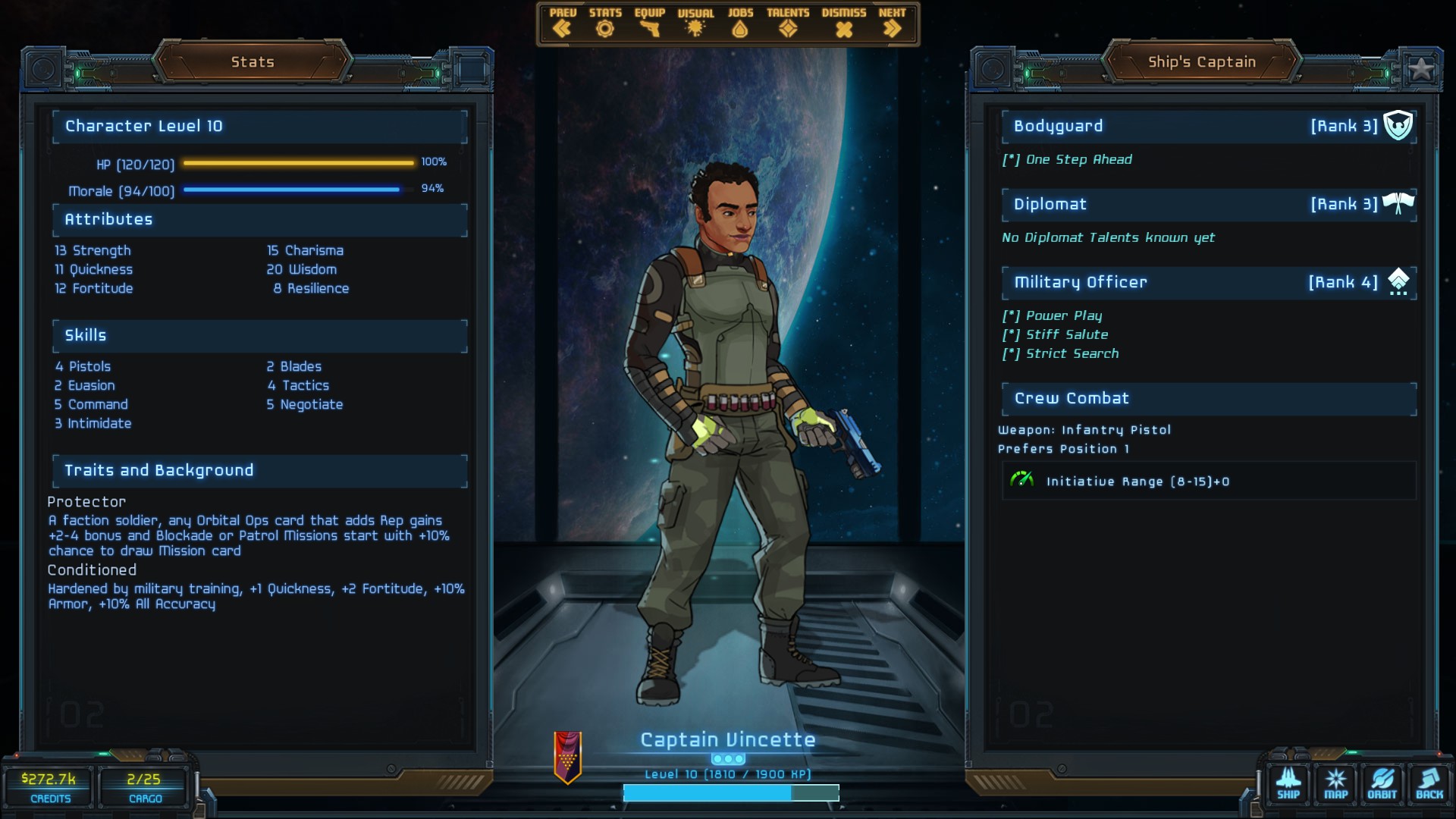The image size is (1456, 819).
Task: Open the Jobs screen
Action: point(740,24)
